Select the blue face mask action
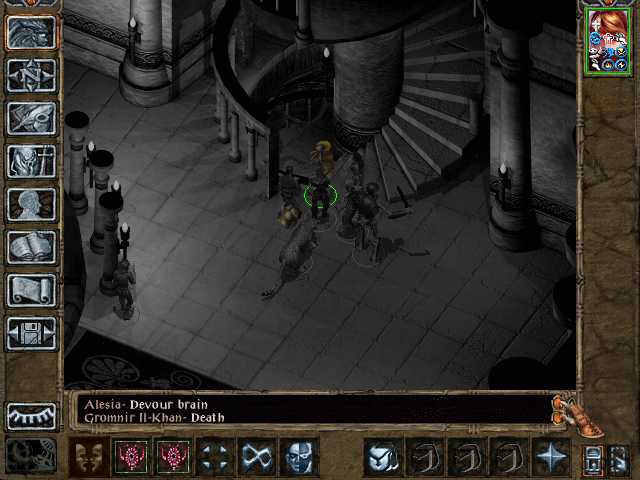Screen dimensions: 640x480 [x=298, y=457]
